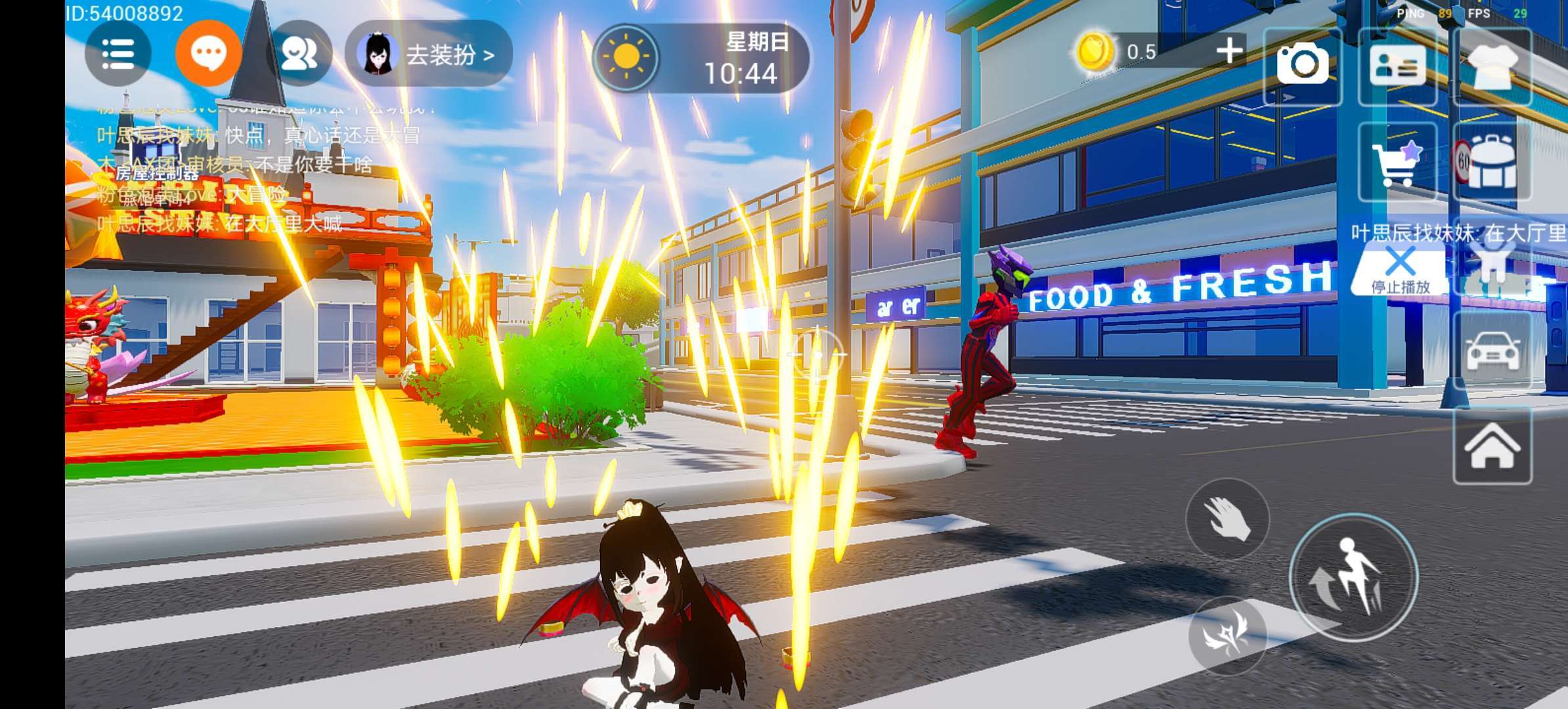
Task: Open the T-shirt wardrobe icon
Action: coord(1492,66)
